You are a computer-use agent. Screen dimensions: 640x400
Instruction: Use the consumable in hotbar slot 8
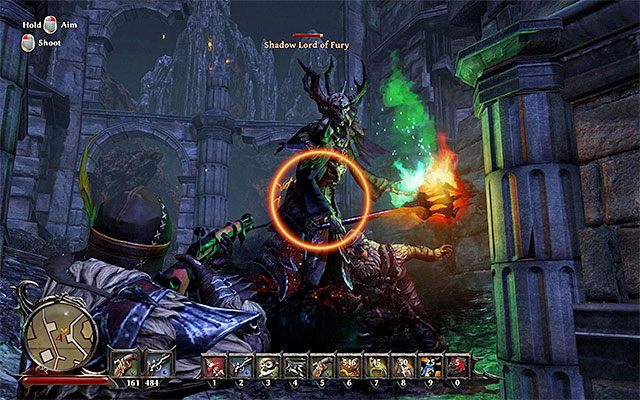[404, 366]
